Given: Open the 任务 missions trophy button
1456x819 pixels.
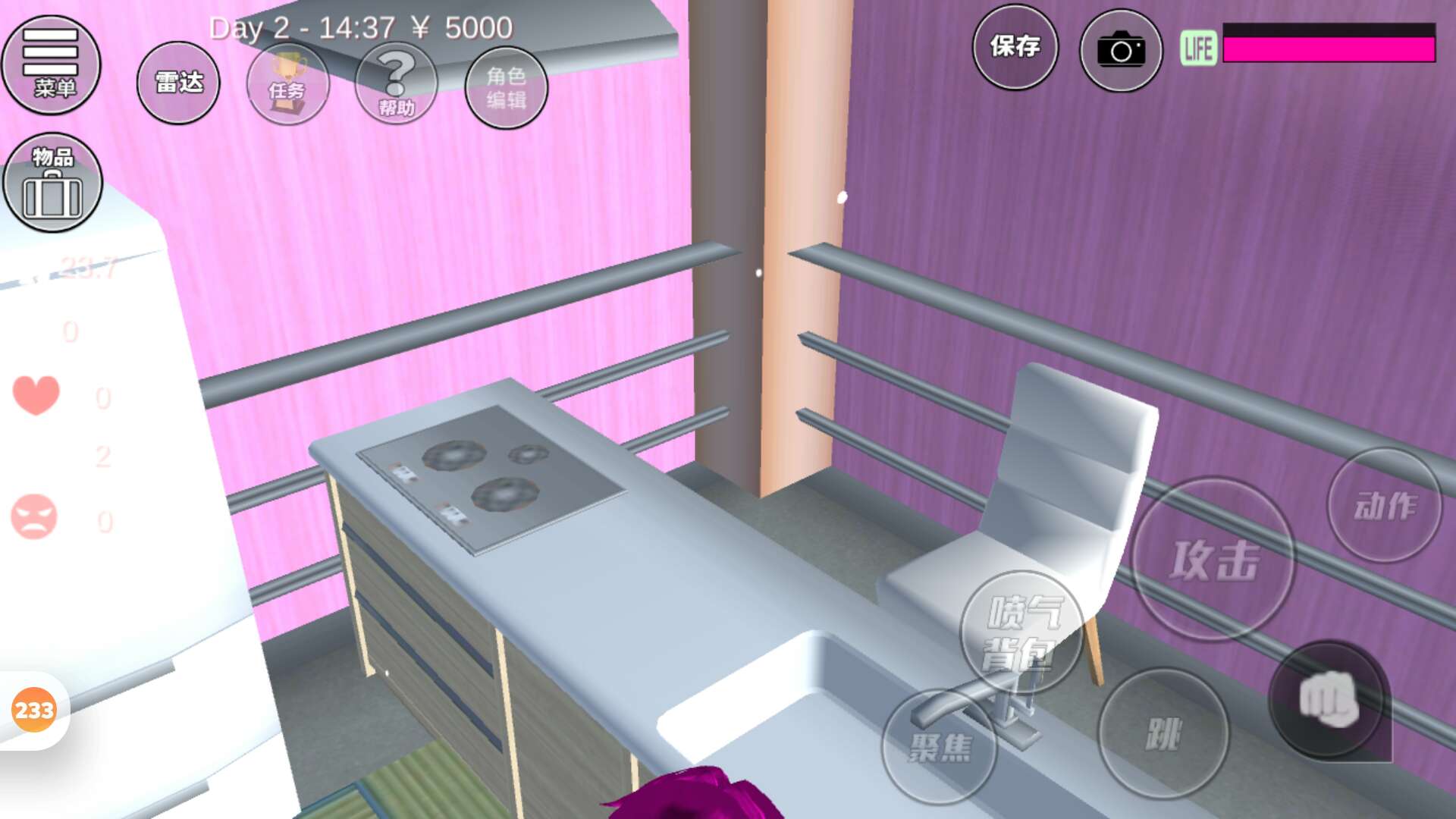Looking at the screenshot, I should (287, 84).
